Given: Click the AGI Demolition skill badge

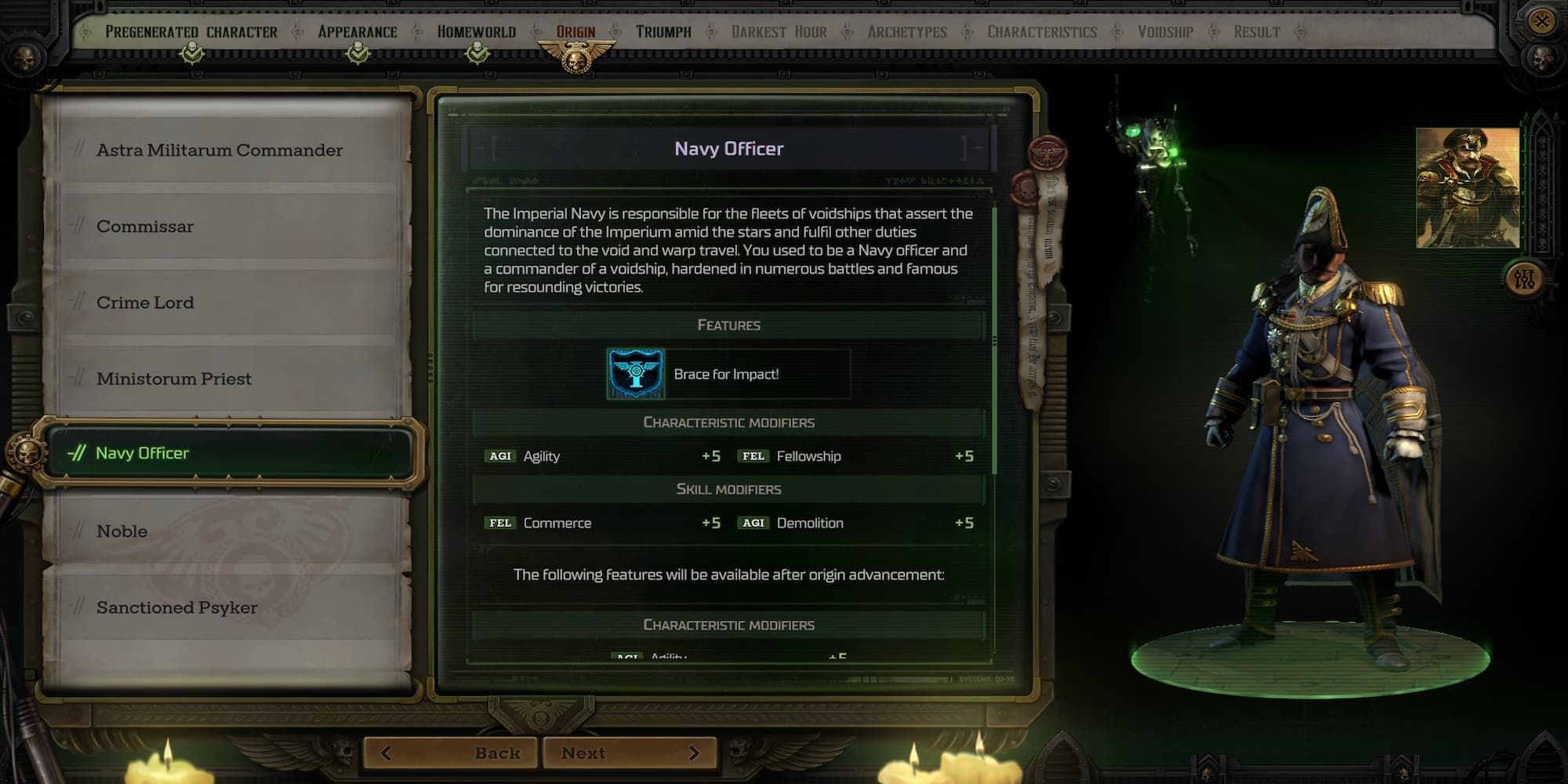Looking at the screenshot, I should [753, 523].
